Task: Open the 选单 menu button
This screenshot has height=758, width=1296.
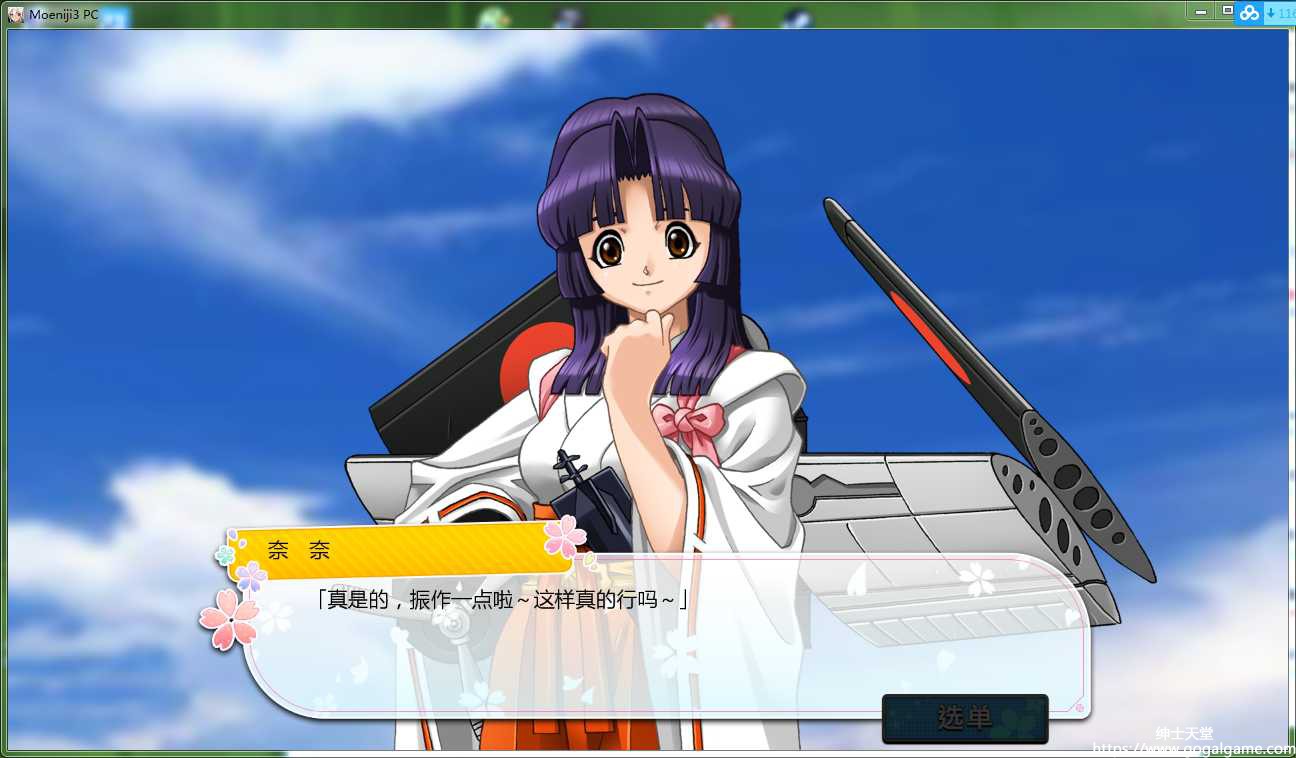Action: coord(964,718)
